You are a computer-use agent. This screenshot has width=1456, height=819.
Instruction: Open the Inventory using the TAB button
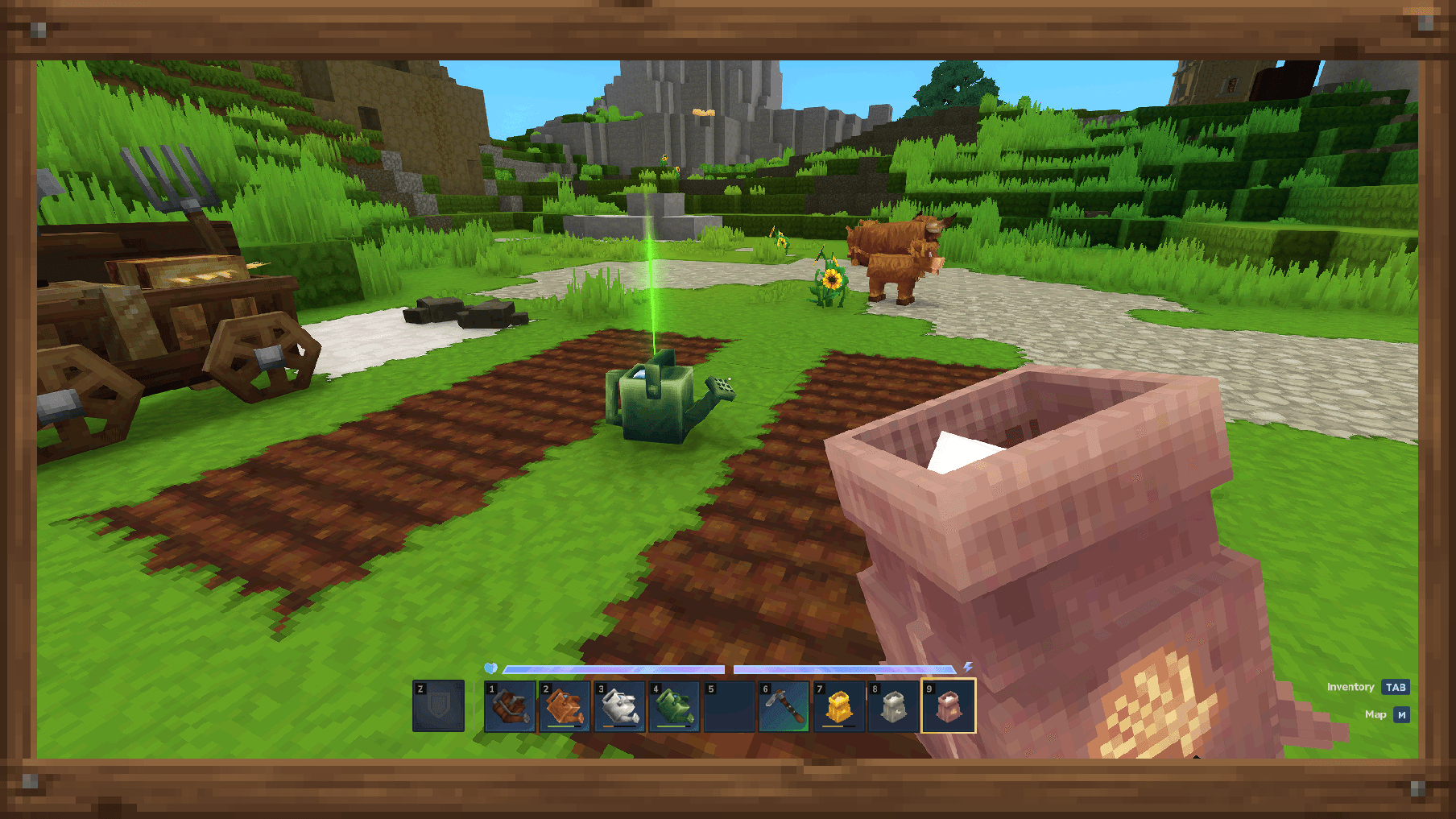pos(1396,687)
